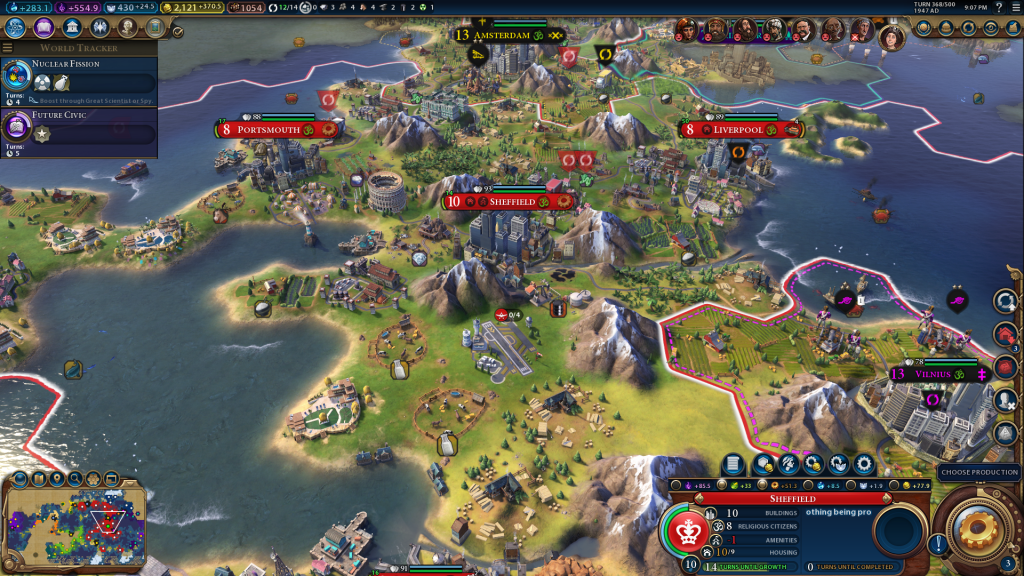Click the Portsmouth city banner

click(x=276, y=130)
